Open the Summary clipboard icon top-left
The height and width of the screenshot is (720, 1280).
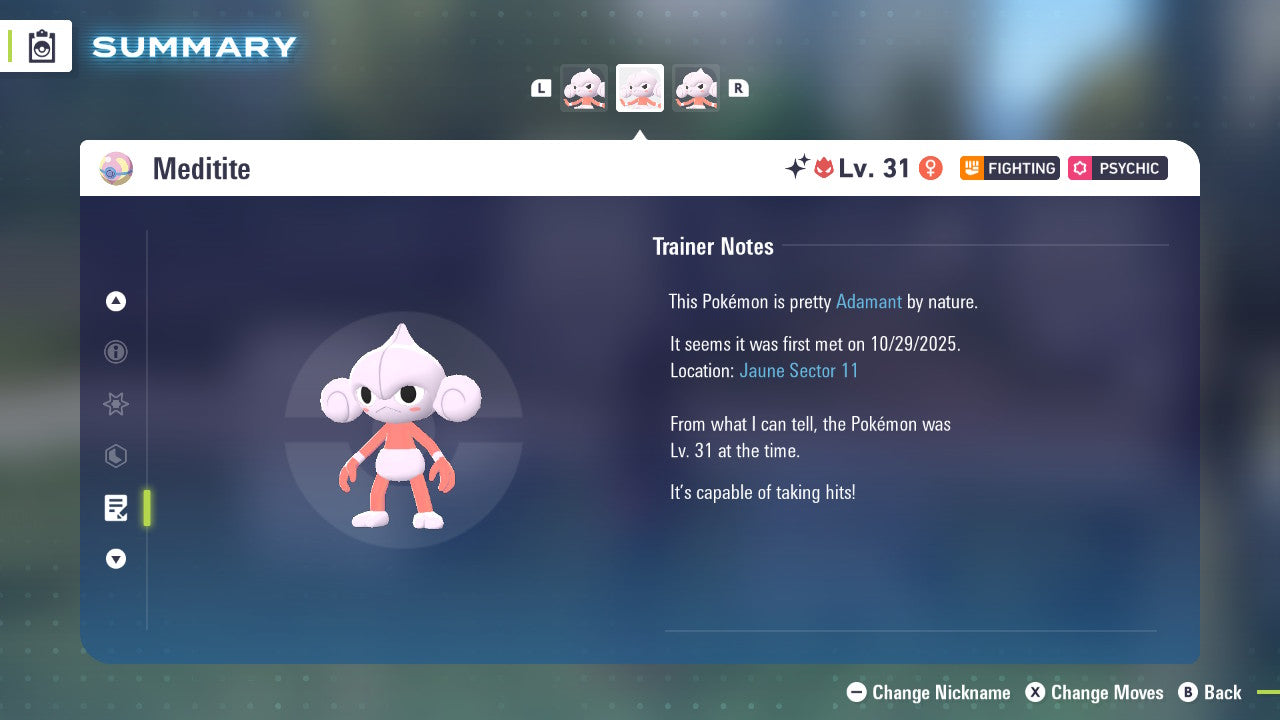41,45
